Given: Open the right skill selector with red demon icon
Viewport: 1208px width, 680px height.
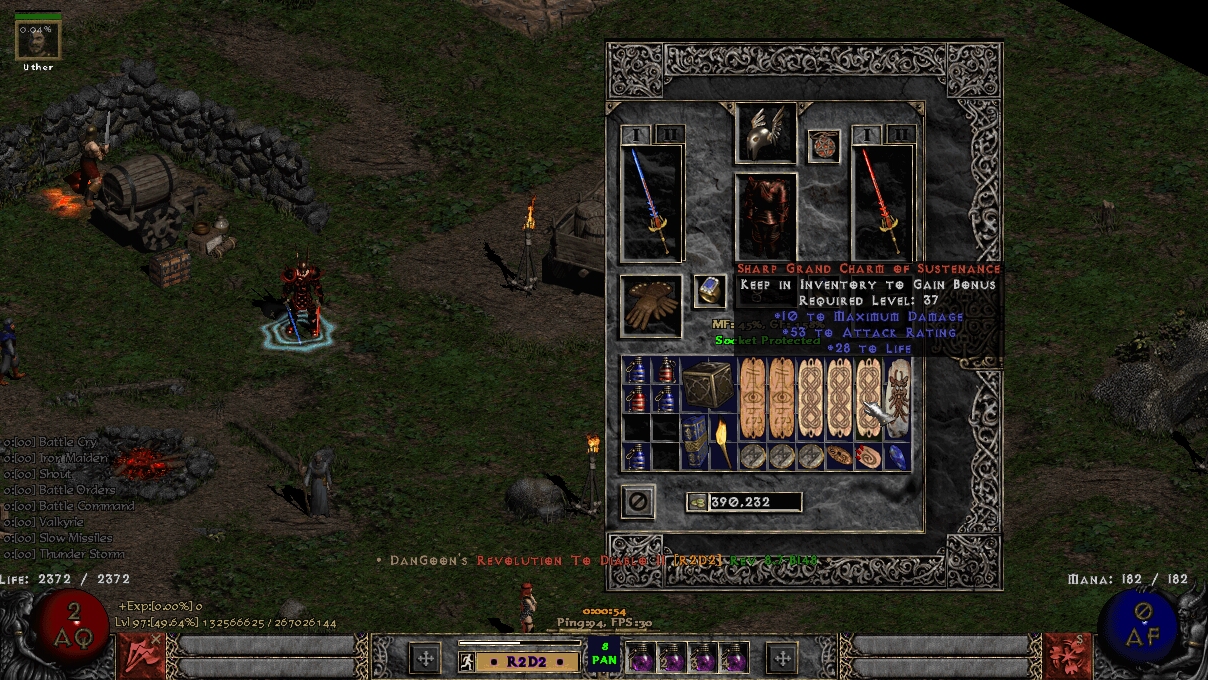Looking at the screenshot, I should point(1066,655).
